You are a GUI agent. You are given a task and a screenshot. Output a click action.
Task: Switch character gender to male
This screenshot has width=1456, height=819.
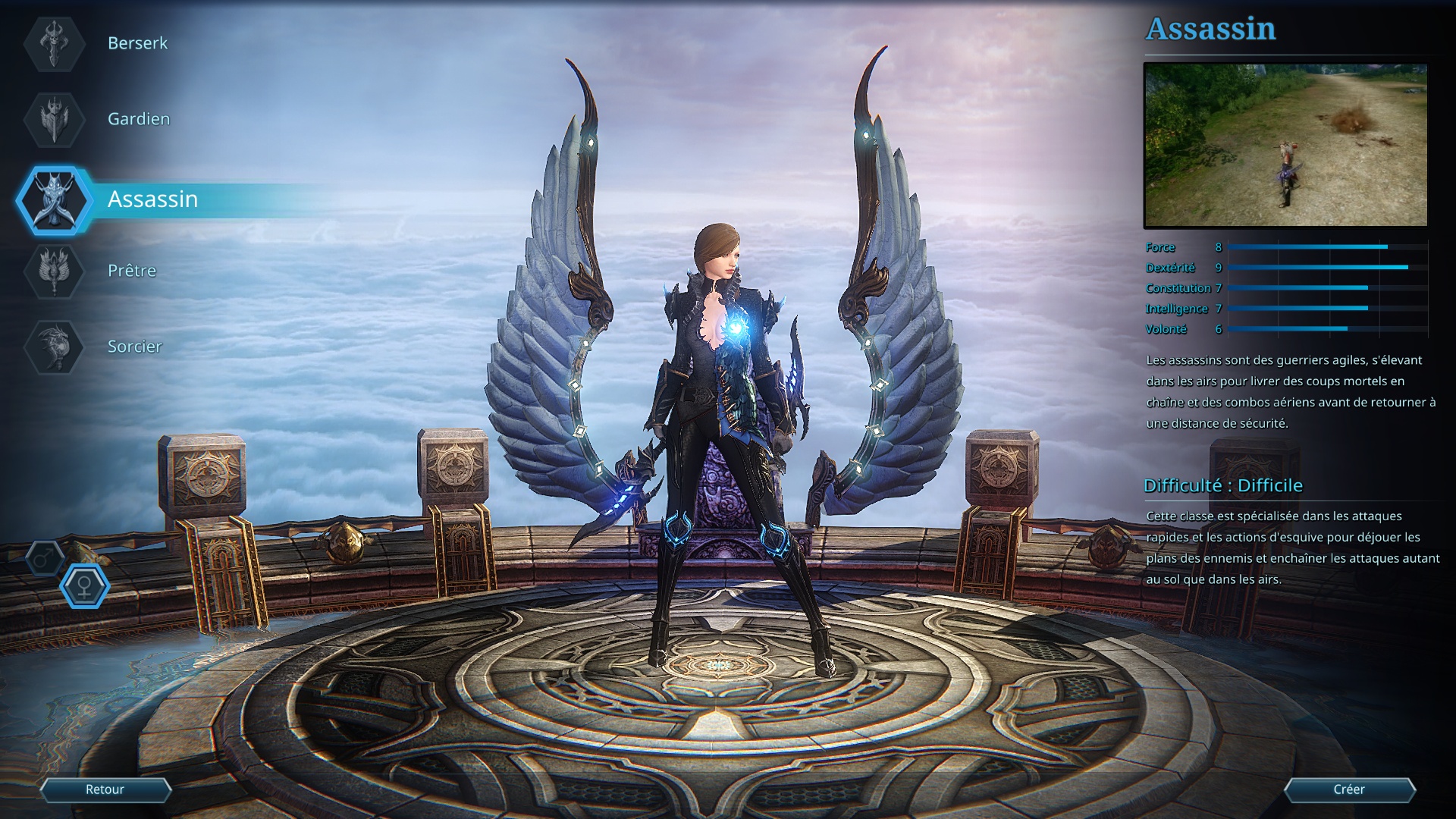[45, 558]
